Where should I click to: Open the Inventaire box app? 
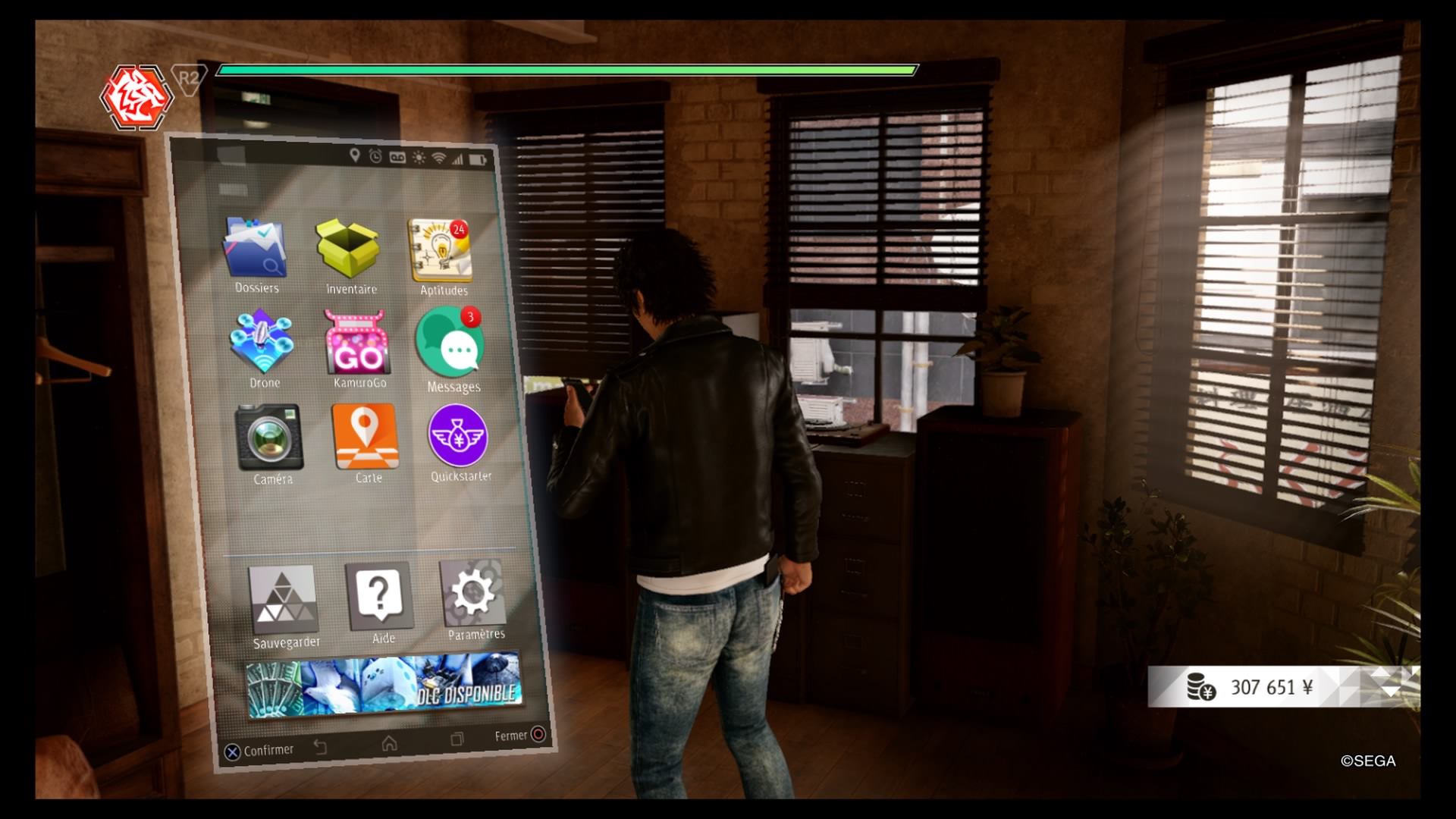(x=349, y=249)
